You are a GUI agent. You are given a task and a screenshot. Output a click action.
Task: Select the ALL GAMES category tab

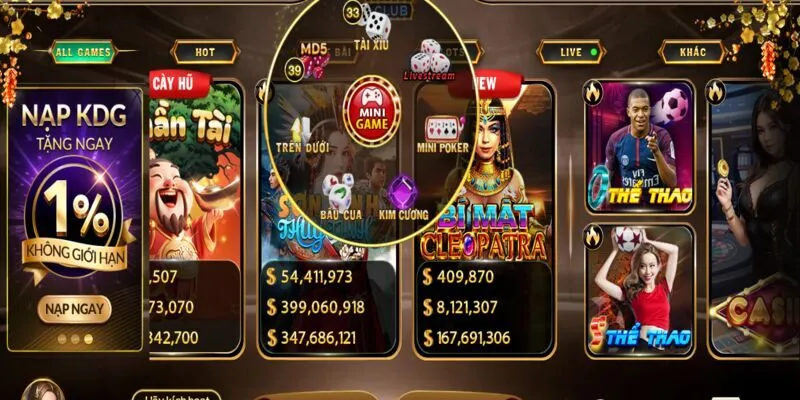click(83, 52)
